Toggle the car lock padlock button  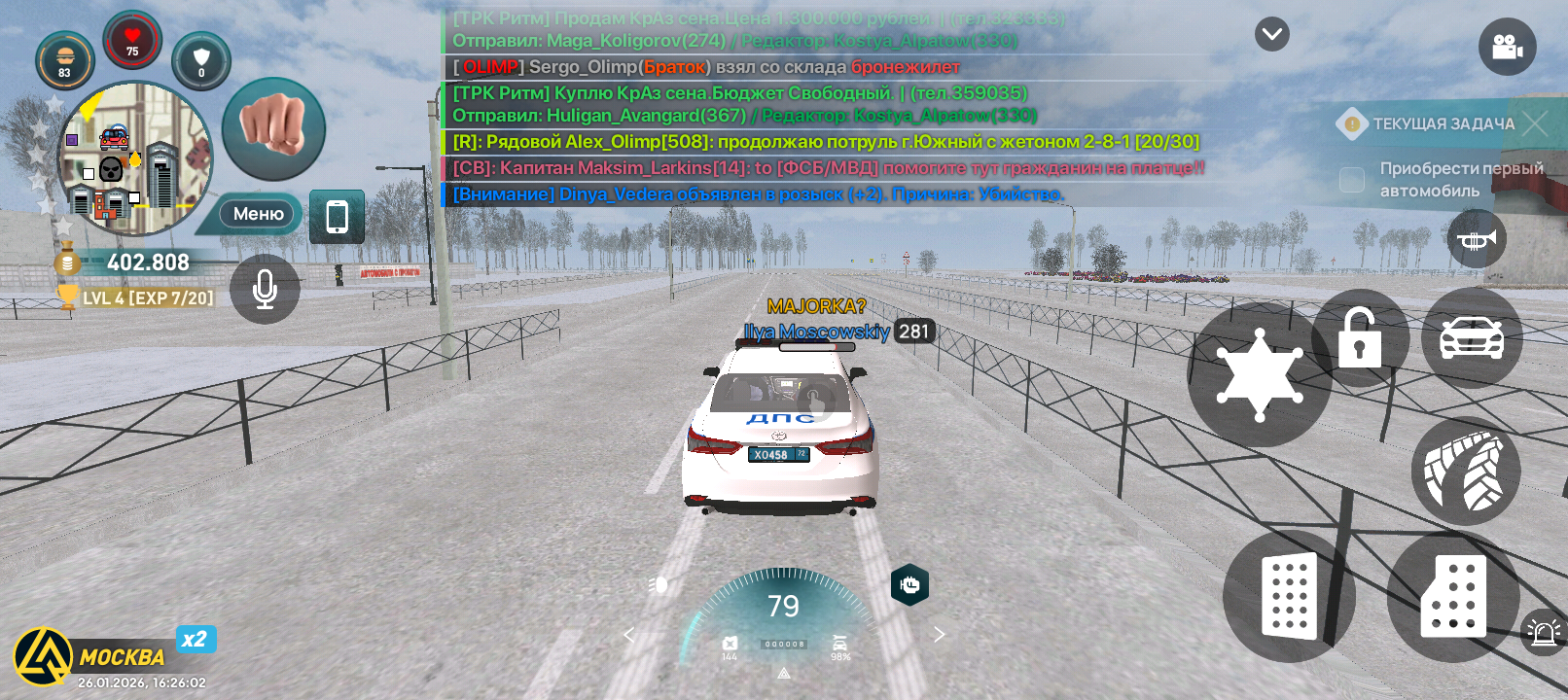1360,337
